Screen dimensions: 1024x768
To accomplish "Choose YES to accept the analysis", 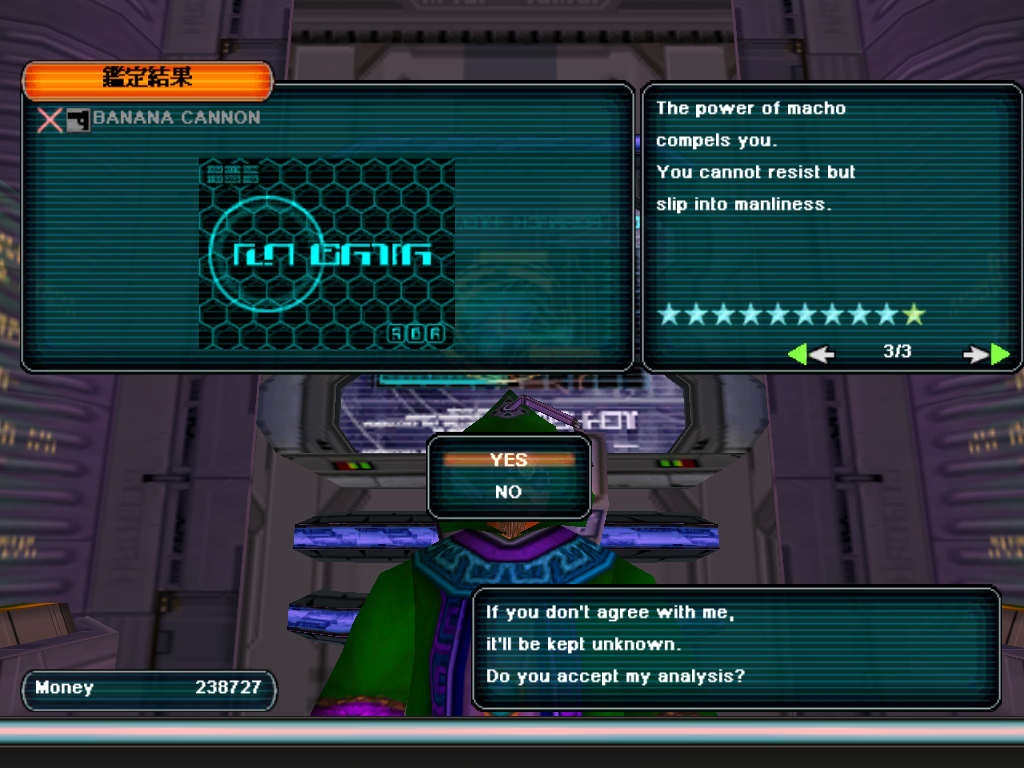I will (509, 460).
